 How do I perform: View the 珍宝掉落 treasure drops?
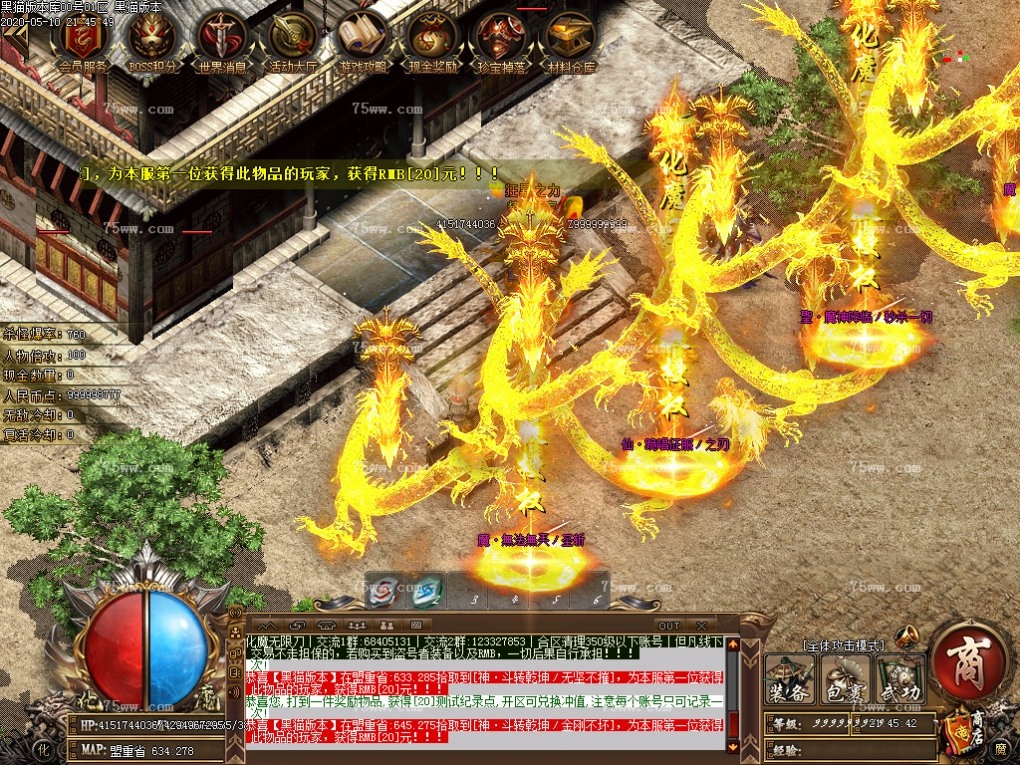[502, 40]
